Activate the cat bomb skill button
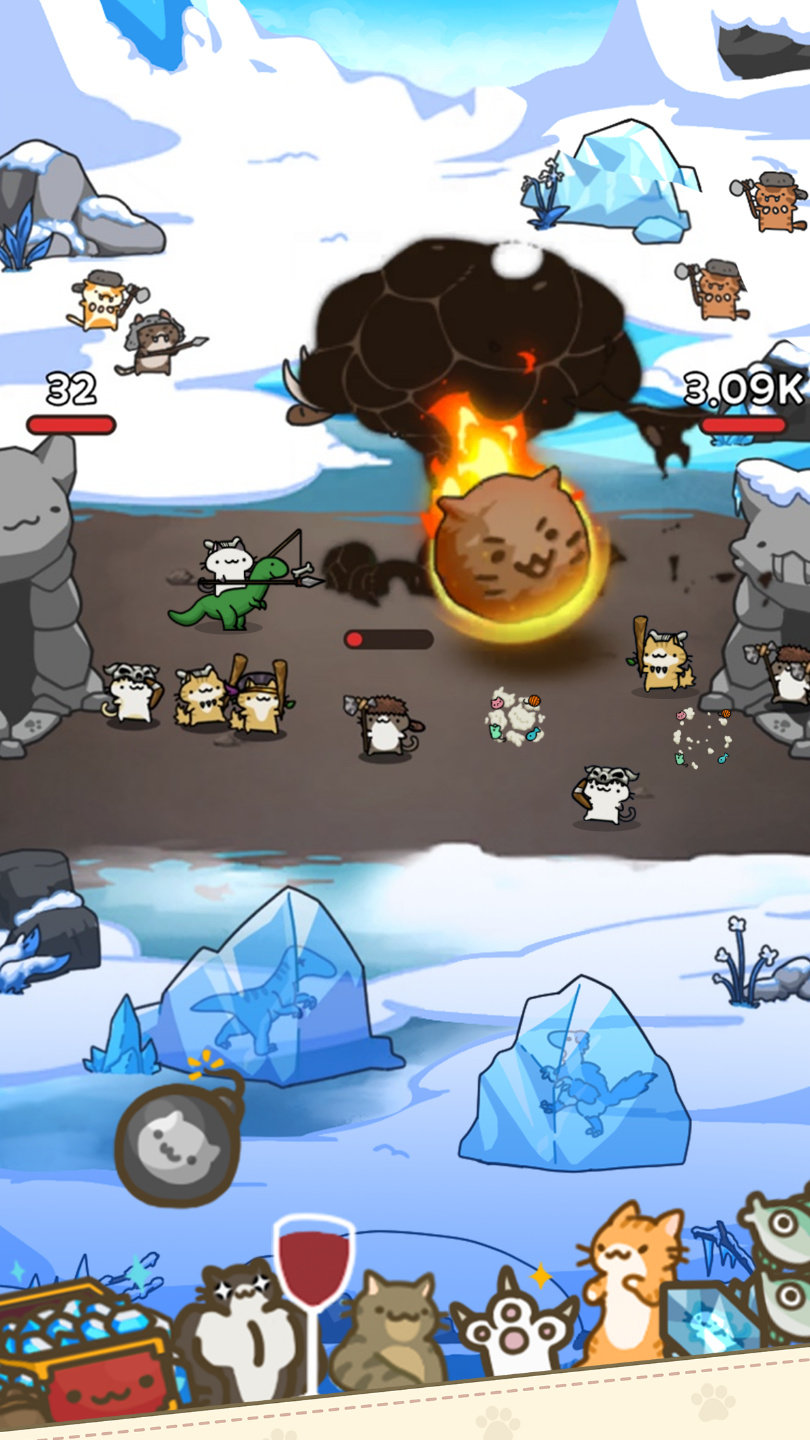Screen dimensions: 810x1440 [176, 1142]
